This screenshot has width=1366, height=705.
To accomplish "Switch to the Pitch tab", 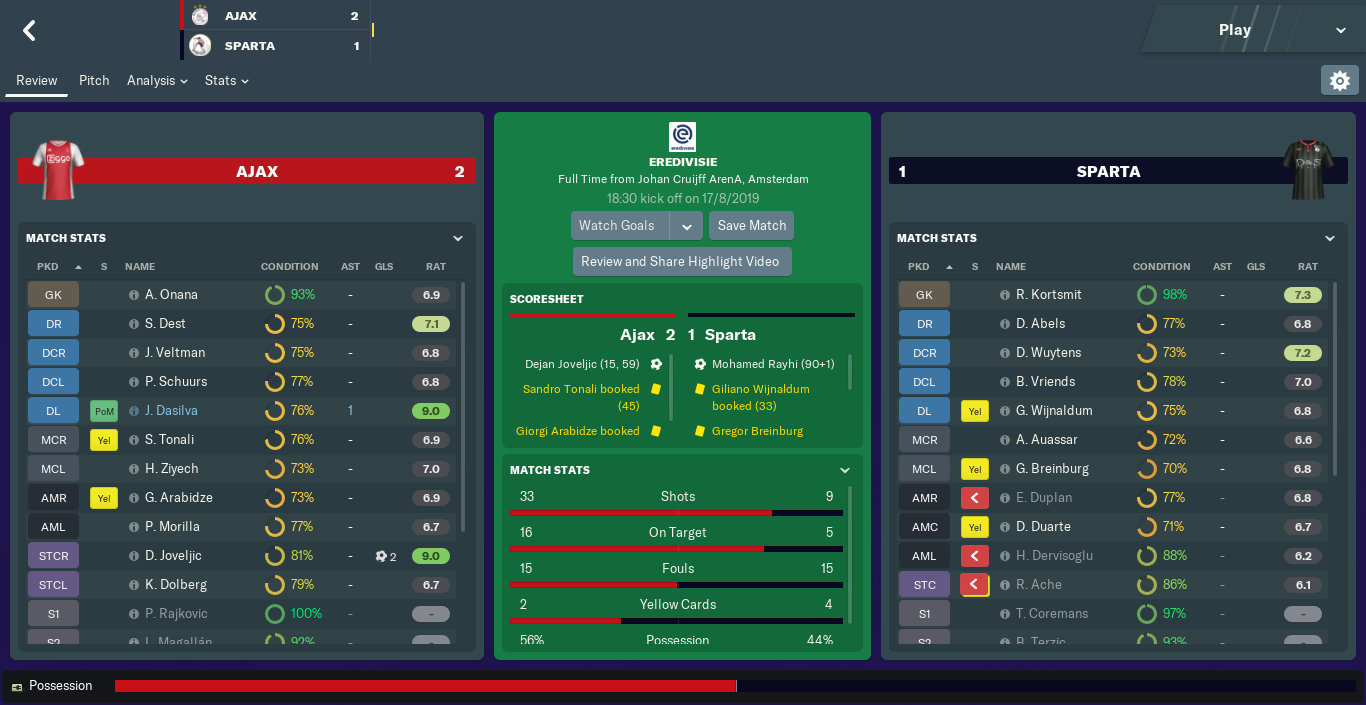I will (94, 80).
